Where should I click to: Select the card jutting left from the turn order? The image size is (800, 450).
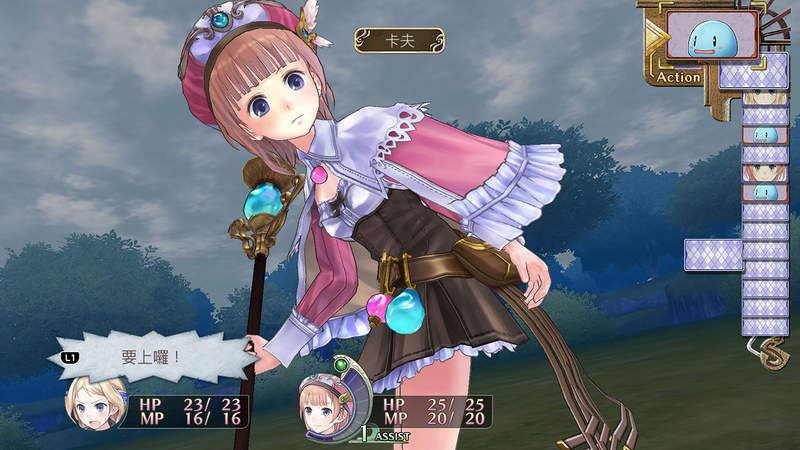713,255
